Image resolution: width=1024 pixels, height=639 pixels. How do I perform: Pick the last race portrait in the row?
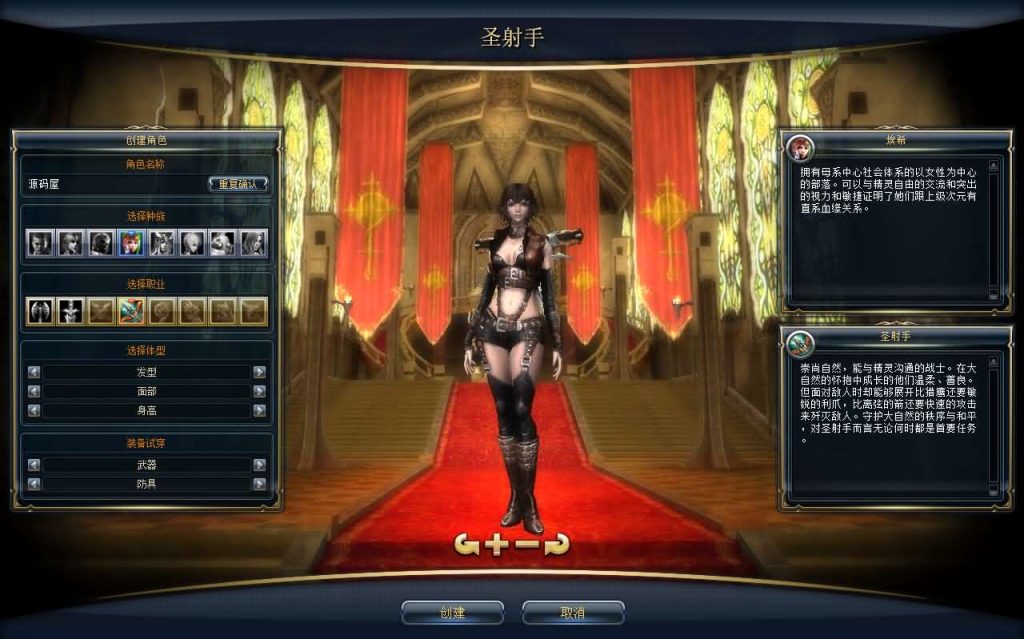click(253, 243)
